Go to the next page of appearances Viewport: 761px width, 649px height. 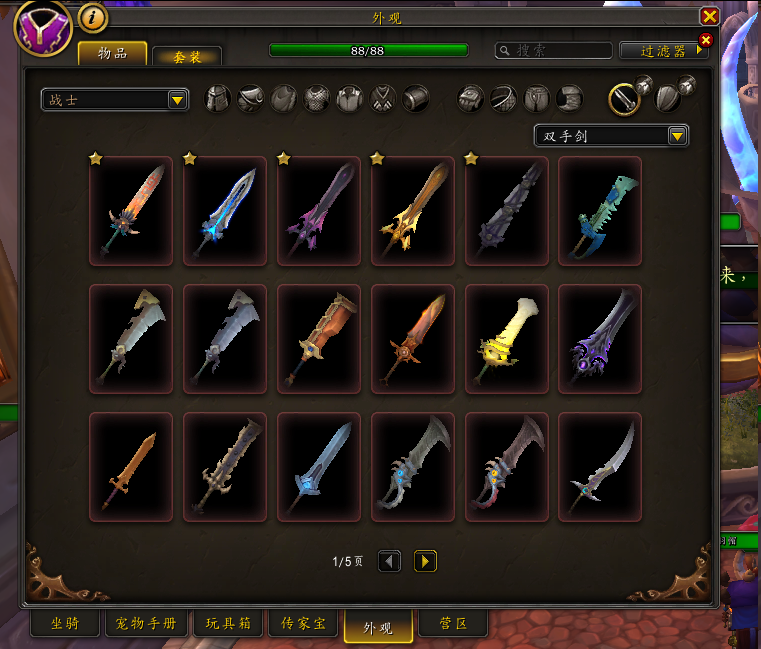pyautogui.click(x=425, y=561)
